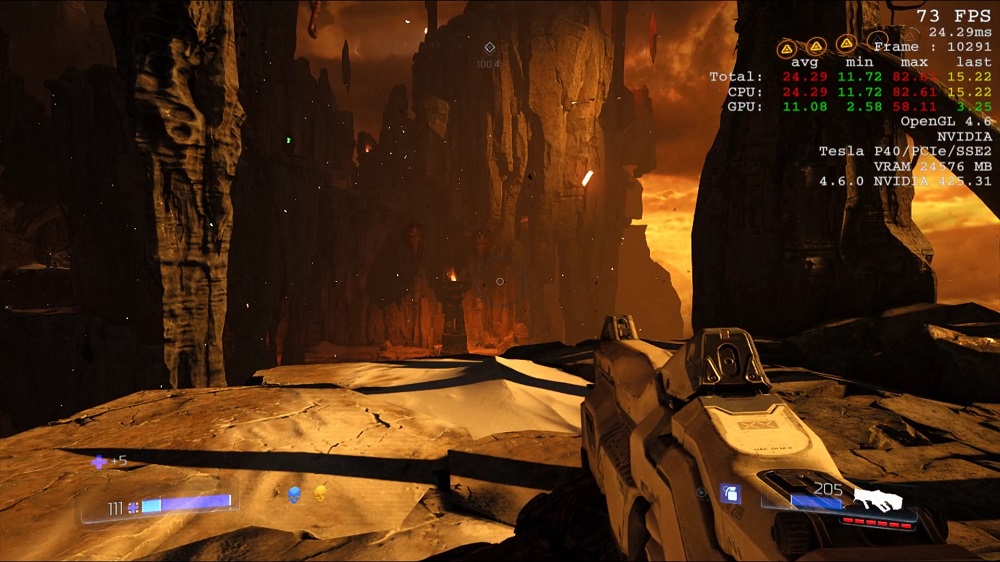Screen dimensions: 1000x562
Task: Click the diamond objective waypoint marker
Action: [489, 47]
